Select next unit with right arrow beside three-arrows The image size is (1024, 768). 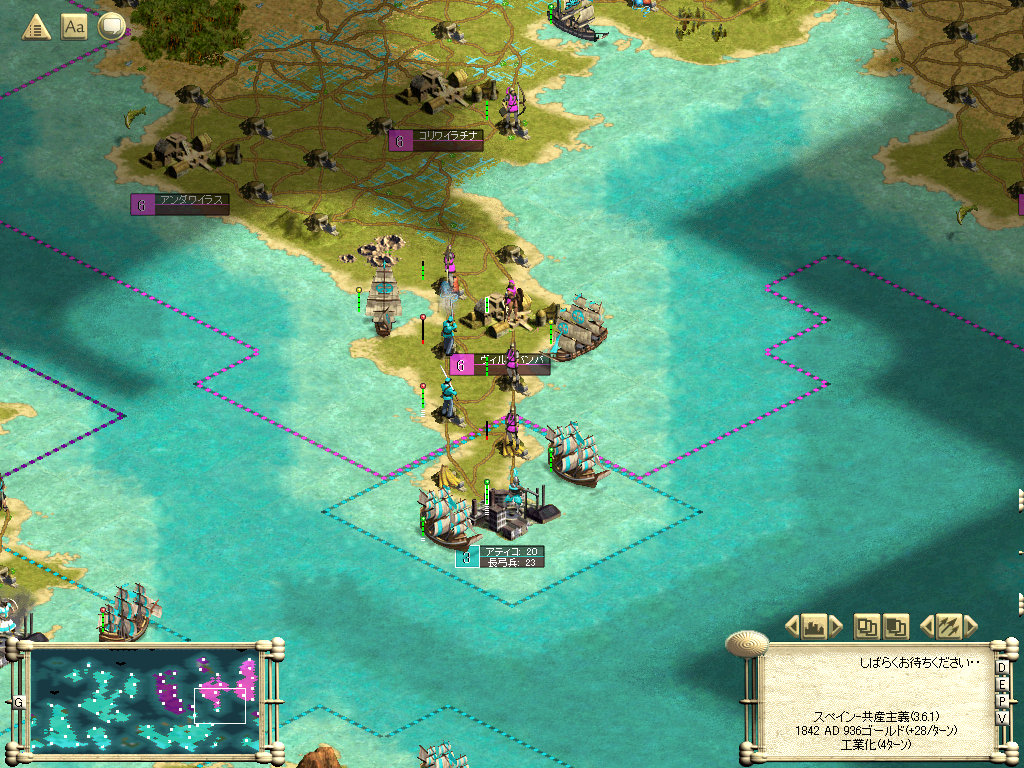pyautogui.click(x=970, y=627)
